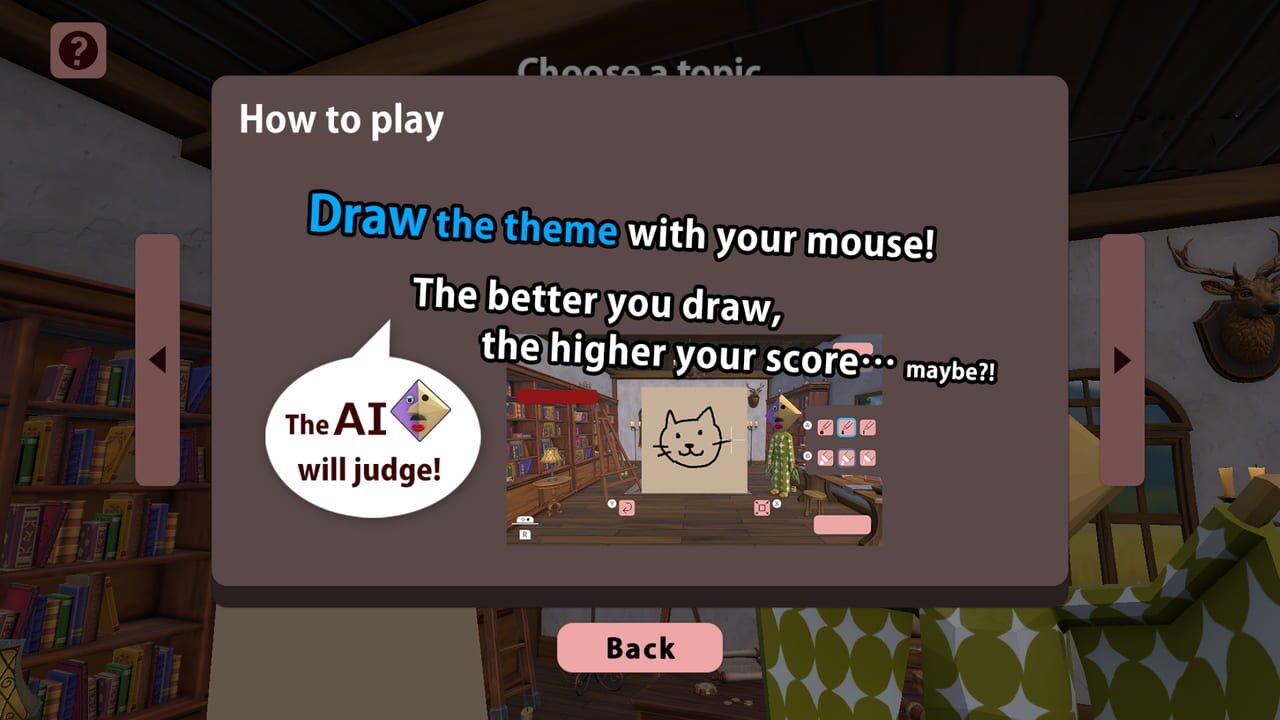Click the Back button
The width and height of the screenshot is (1280, 720).
point(638,647)
